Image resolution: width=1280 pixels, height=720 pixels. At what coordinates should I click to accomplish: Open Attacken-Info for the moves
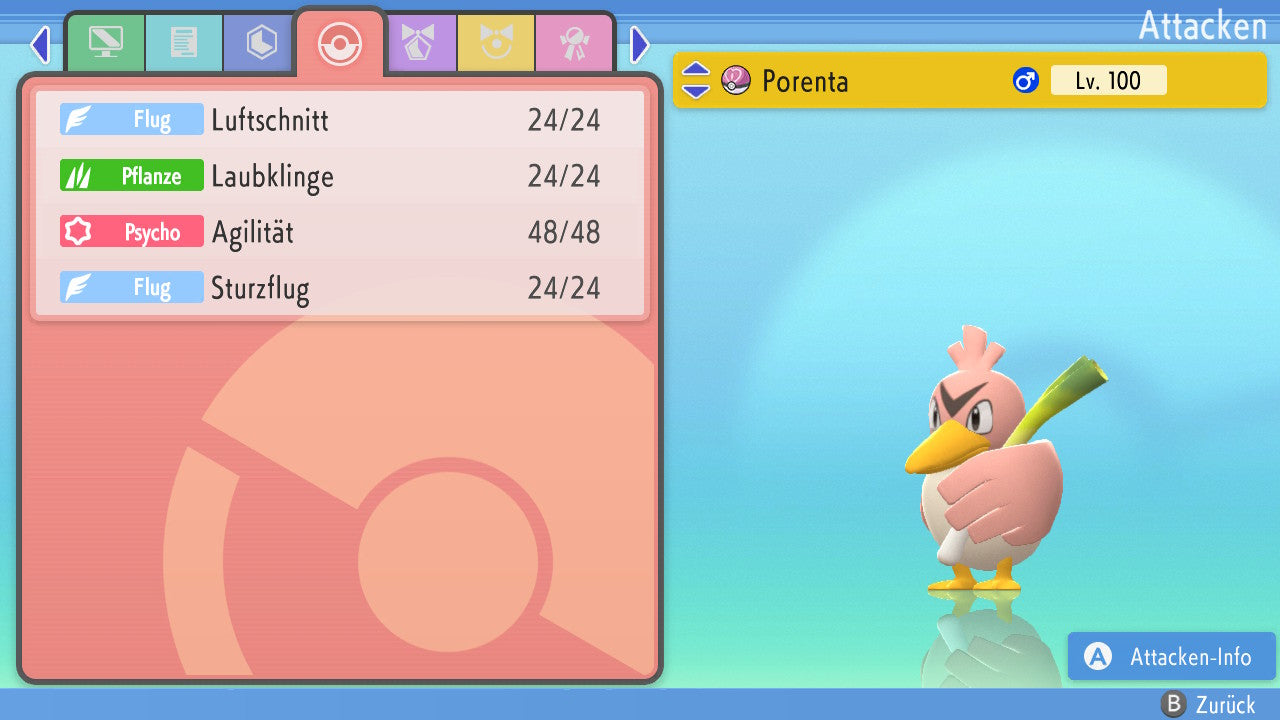(1171, 657)
